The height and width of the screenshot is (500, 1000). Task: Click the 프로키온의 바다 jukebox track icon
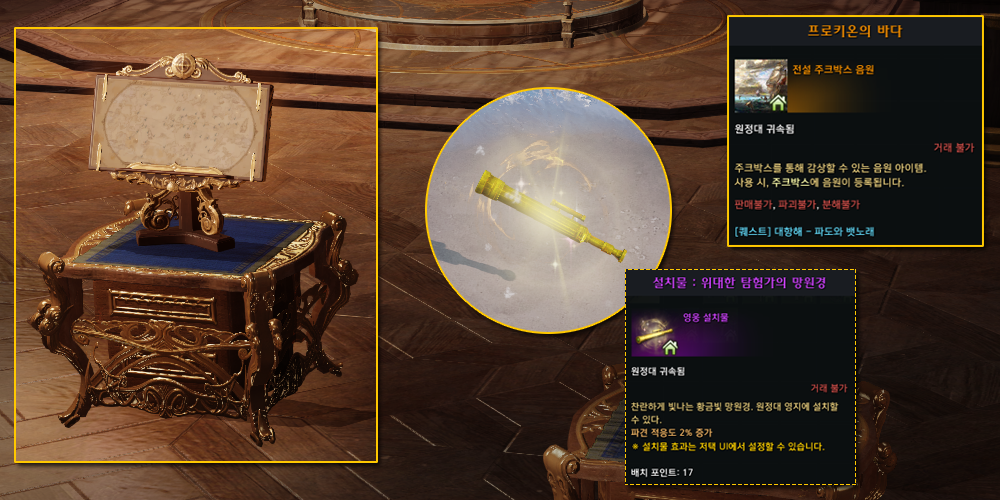pyautogui.click(x=760, y=85)
